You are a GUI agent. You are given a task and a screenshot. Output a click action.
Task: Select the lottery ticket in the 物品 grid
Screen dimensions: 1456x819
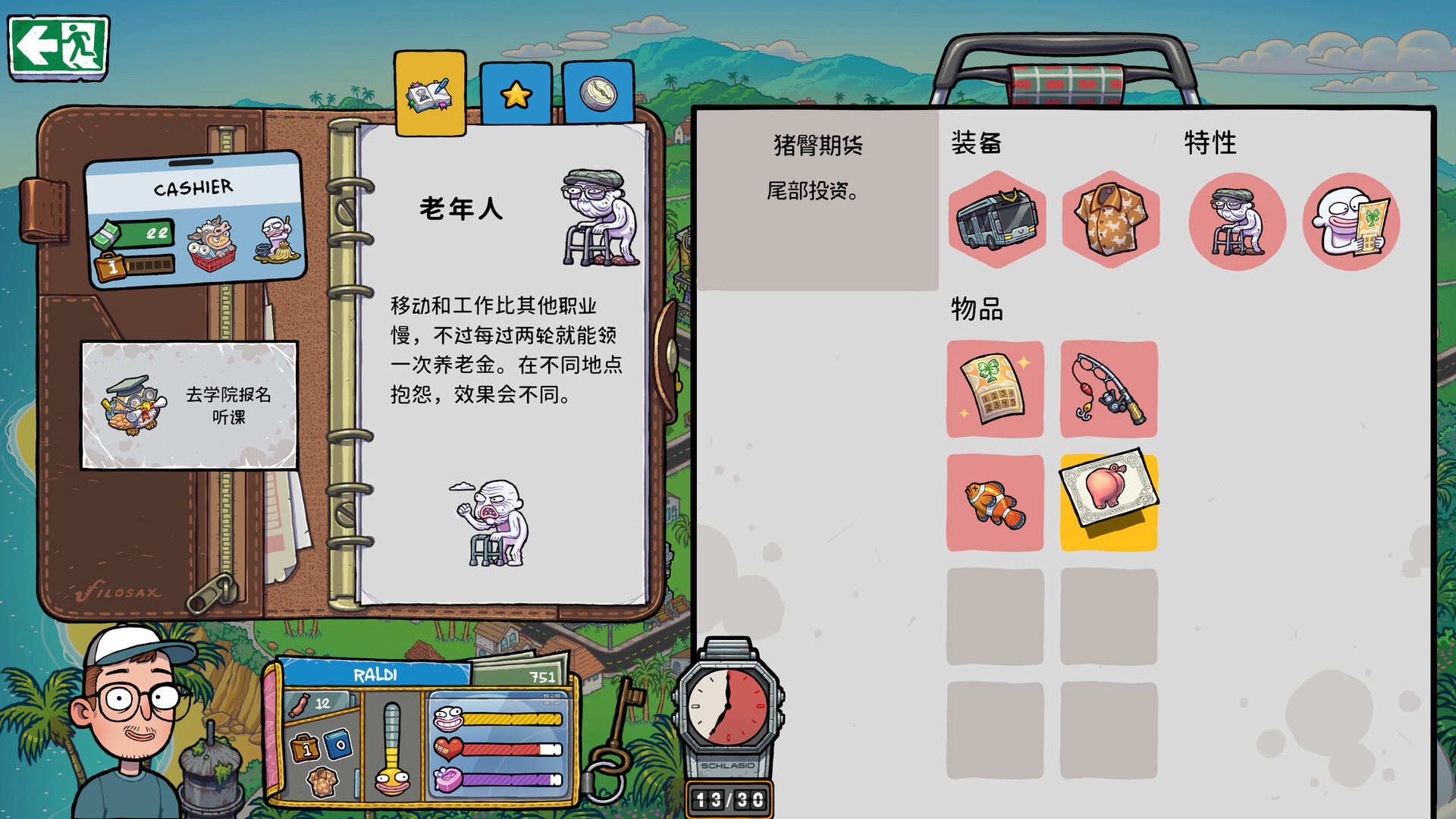click(996, 391)
